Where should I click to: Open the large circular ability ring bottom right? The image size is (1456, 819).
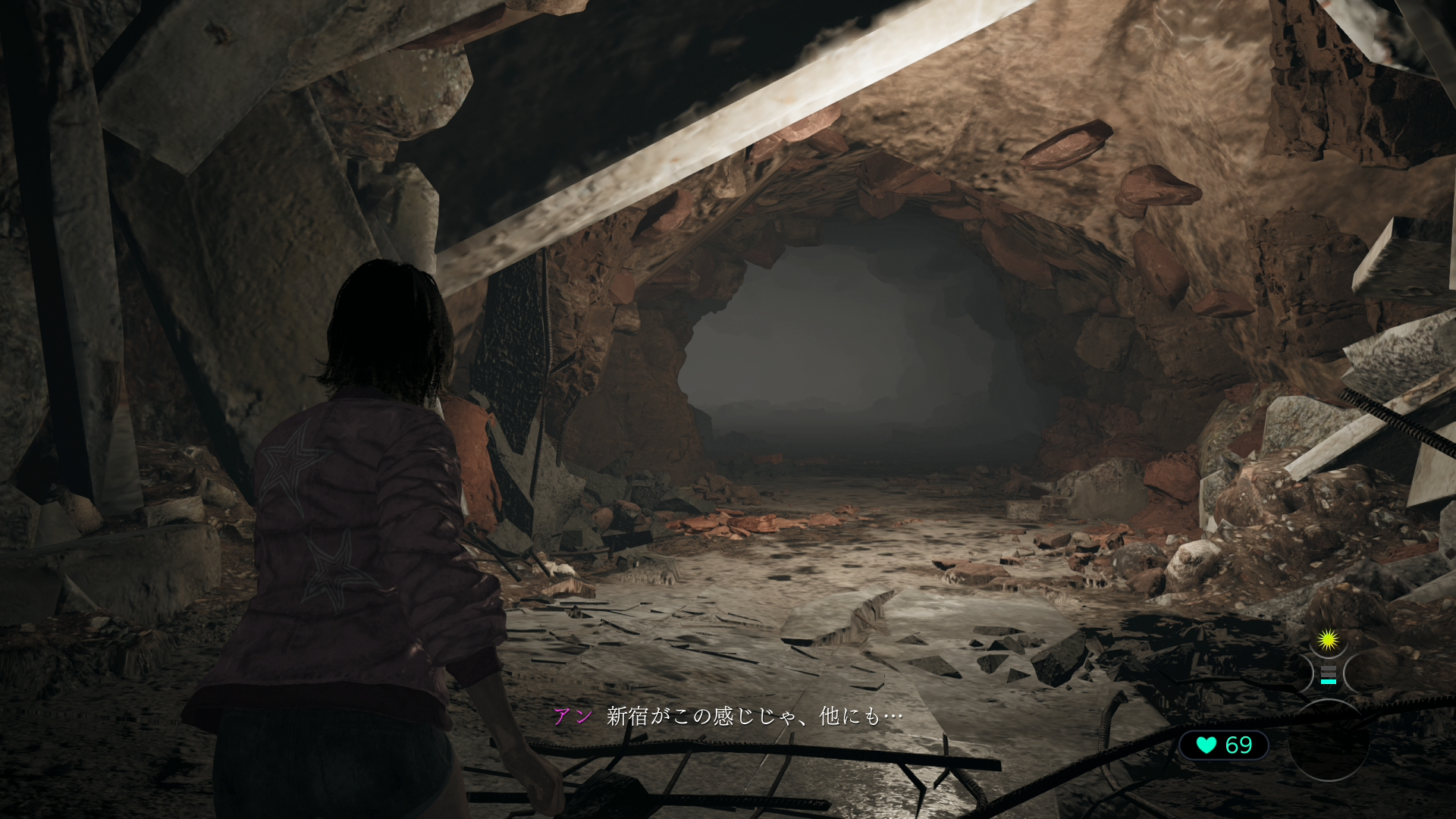[x=1329, y=741]
